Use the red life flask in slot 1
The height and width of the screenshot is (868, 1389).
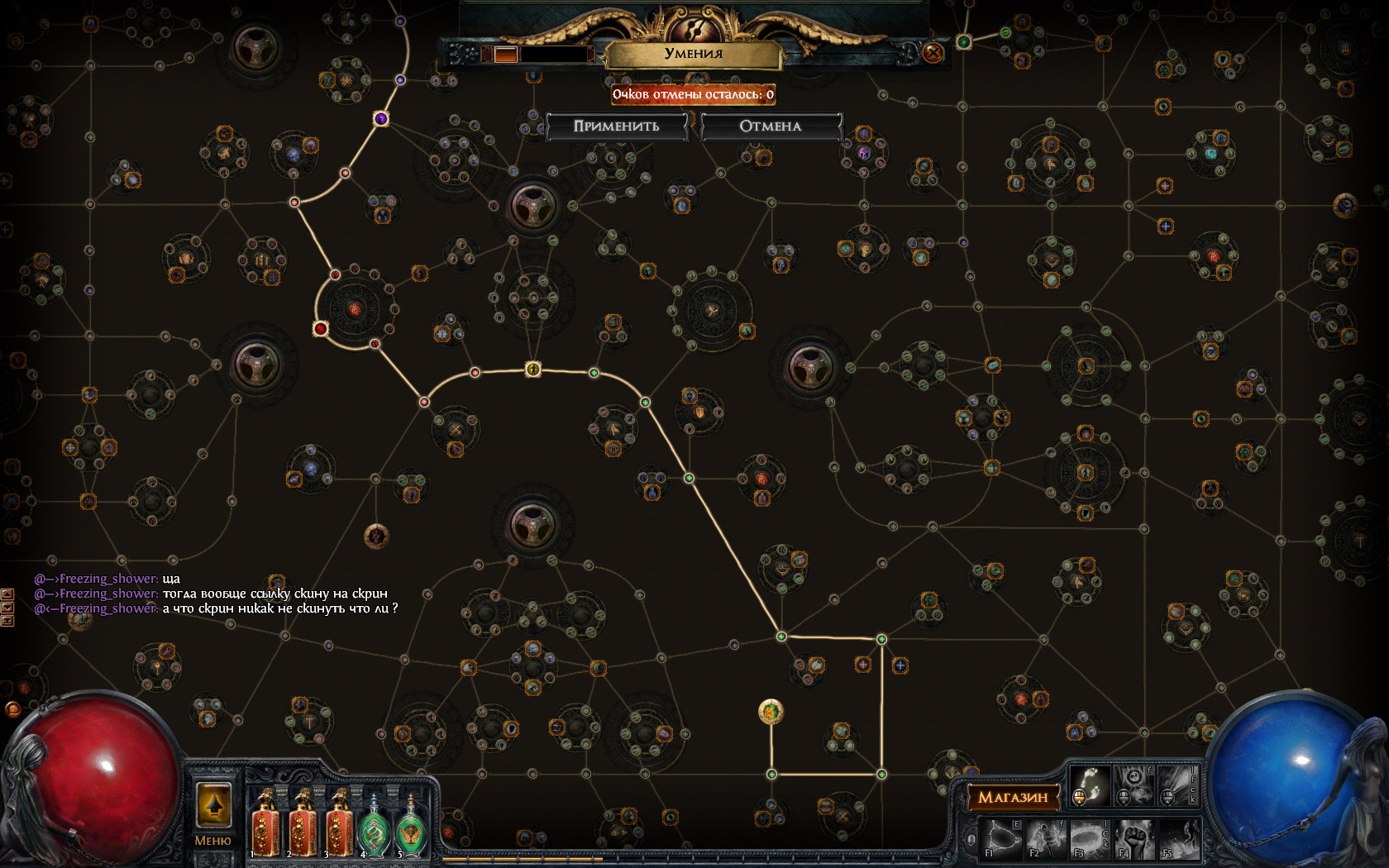pos(265,823)
